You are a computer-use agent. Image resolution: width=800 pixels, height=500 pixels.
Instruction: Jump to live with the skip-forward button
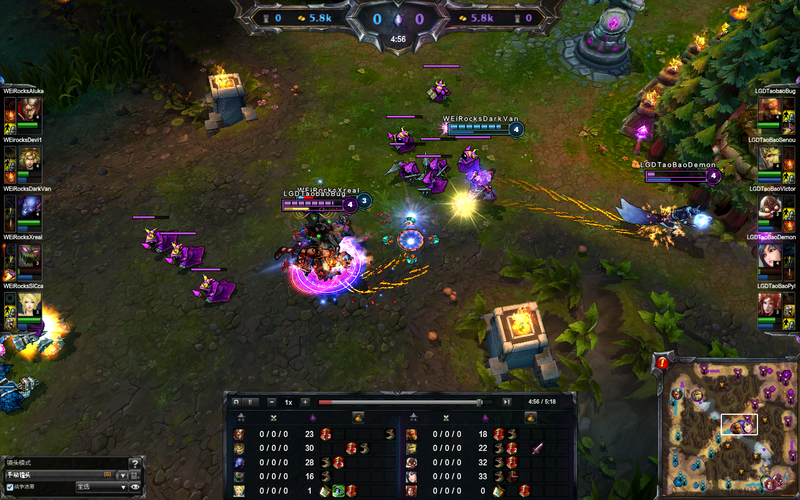[x=506, y=402]
